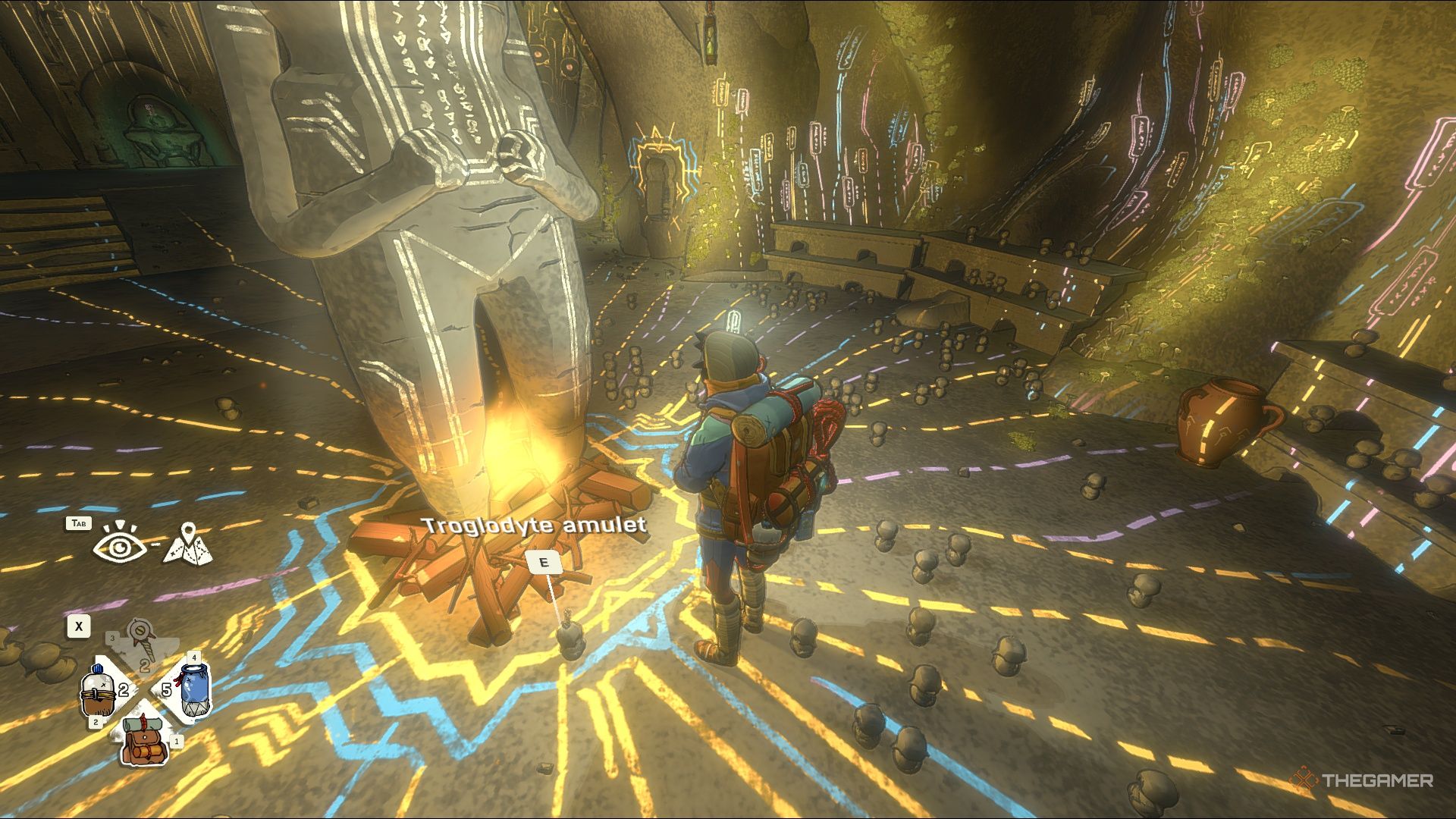Toggle the eye vision mode icon

click(120, 544)
